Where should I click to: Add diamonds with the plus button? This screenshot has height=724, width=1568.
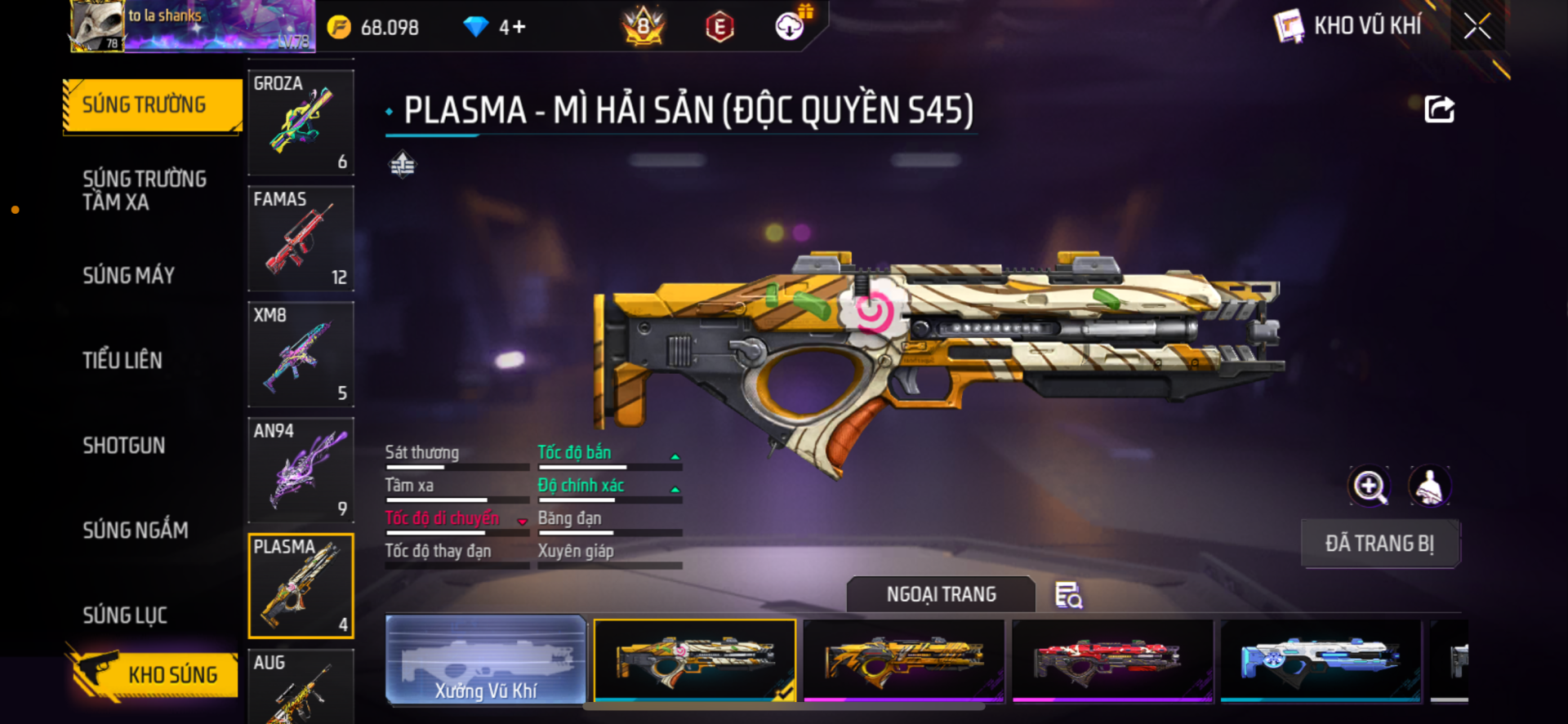(x=519, y=27)
